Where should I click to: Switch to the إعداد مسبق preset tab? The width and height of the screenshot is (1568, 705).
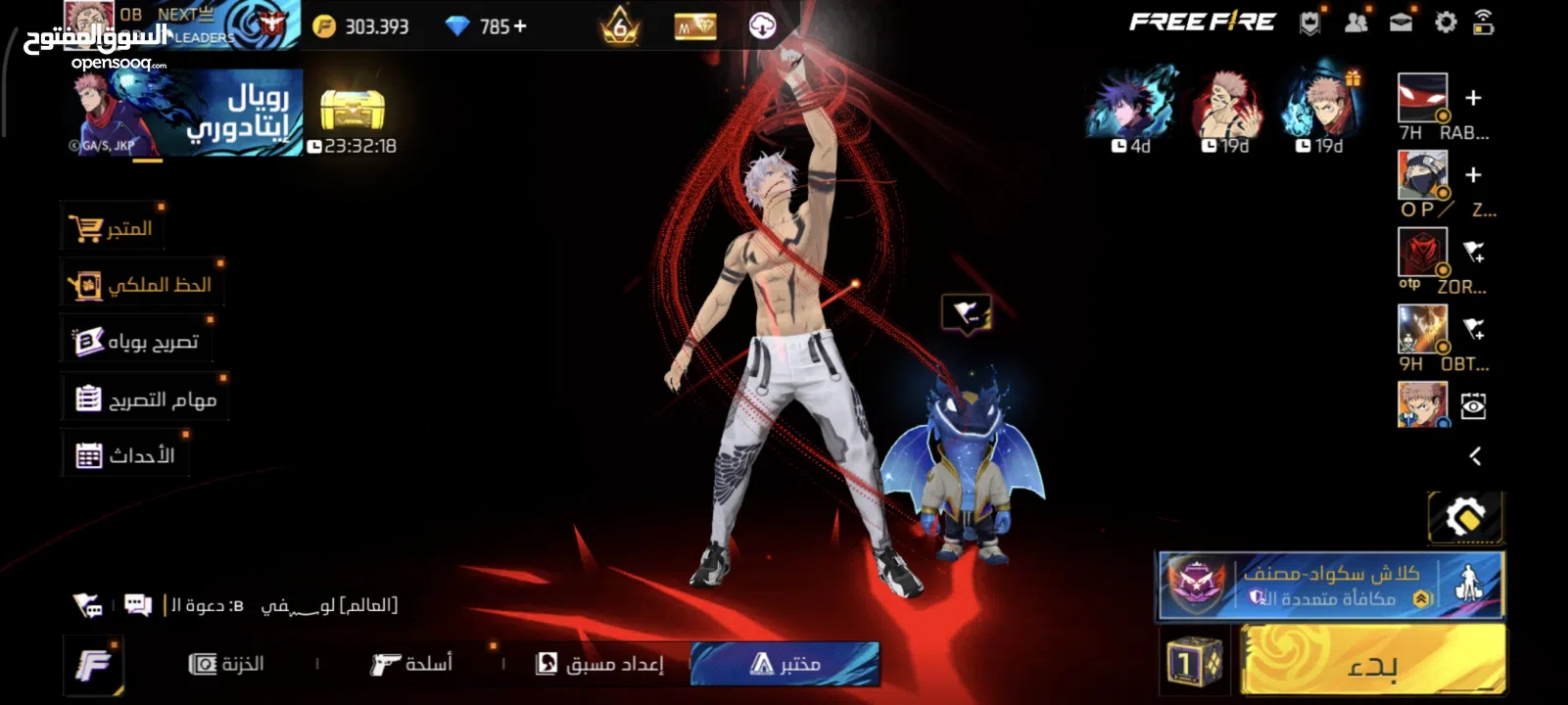tap(599, 664)
